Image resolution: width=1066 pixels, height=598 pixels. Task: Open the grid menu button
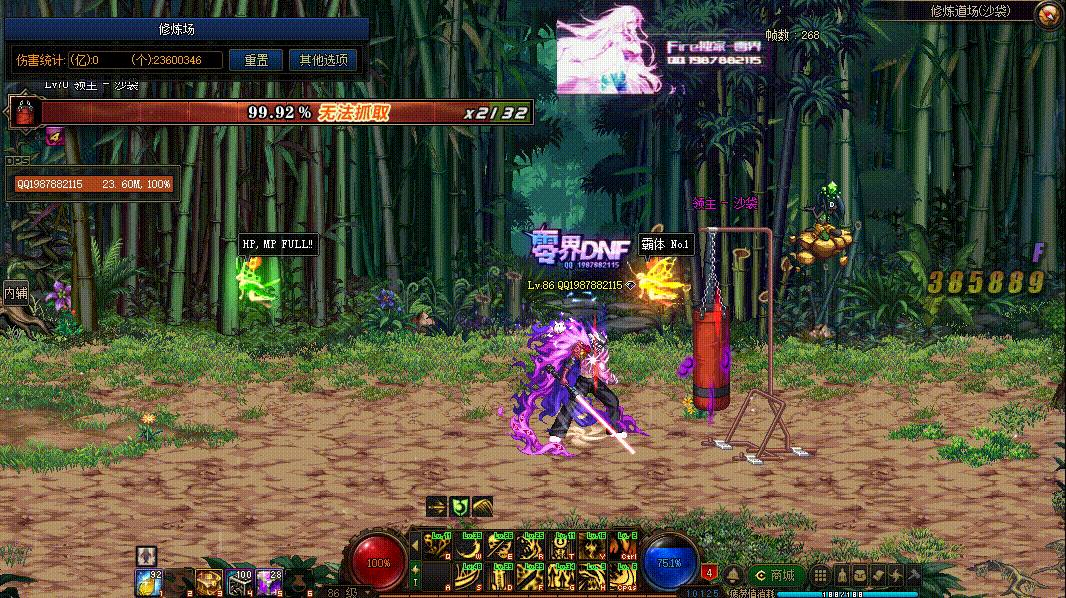click(x=819, y=575)
